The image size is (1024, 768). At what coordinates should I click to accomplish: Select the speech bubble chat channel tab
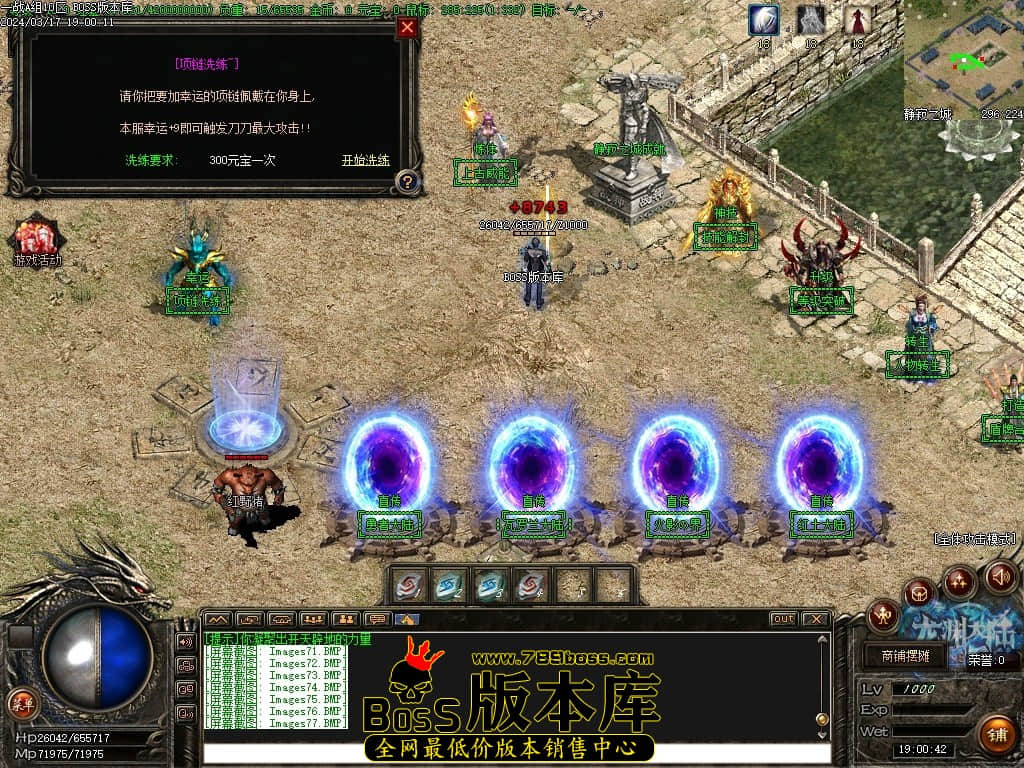(376, 619)
